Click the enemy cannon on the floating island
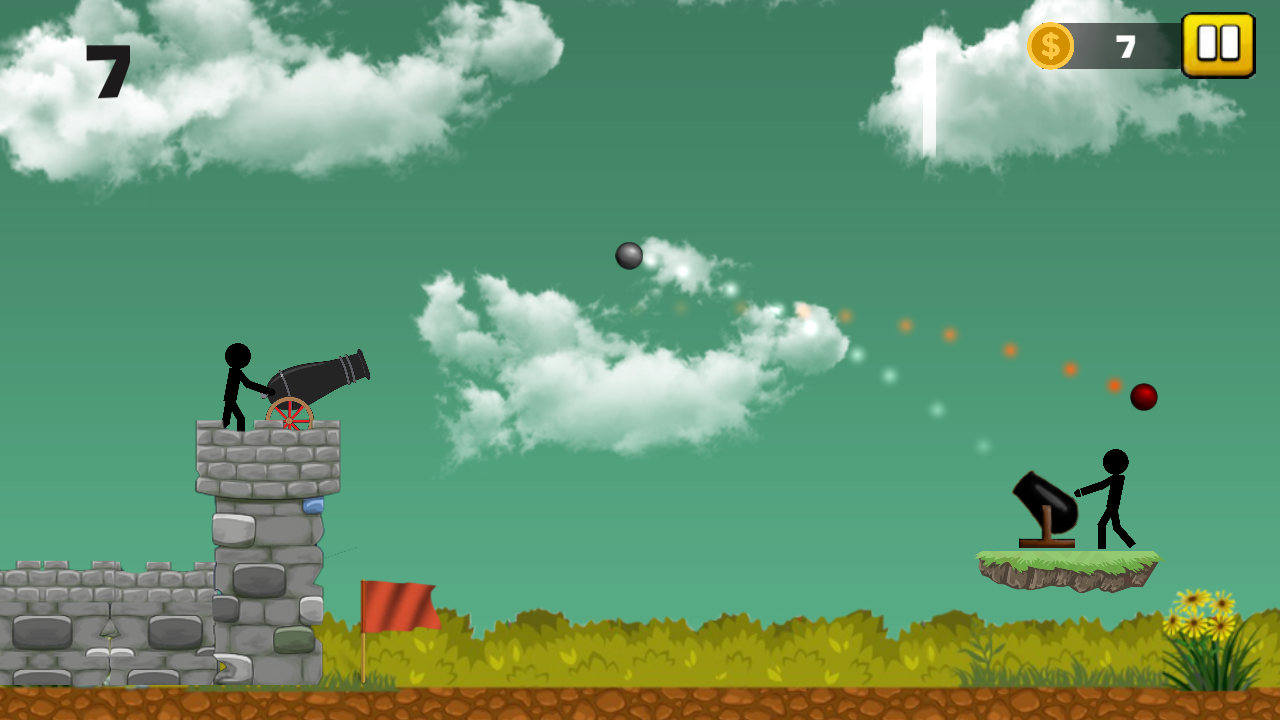The height and width of the screenshot is (720, 1280). click(1043, 500)
